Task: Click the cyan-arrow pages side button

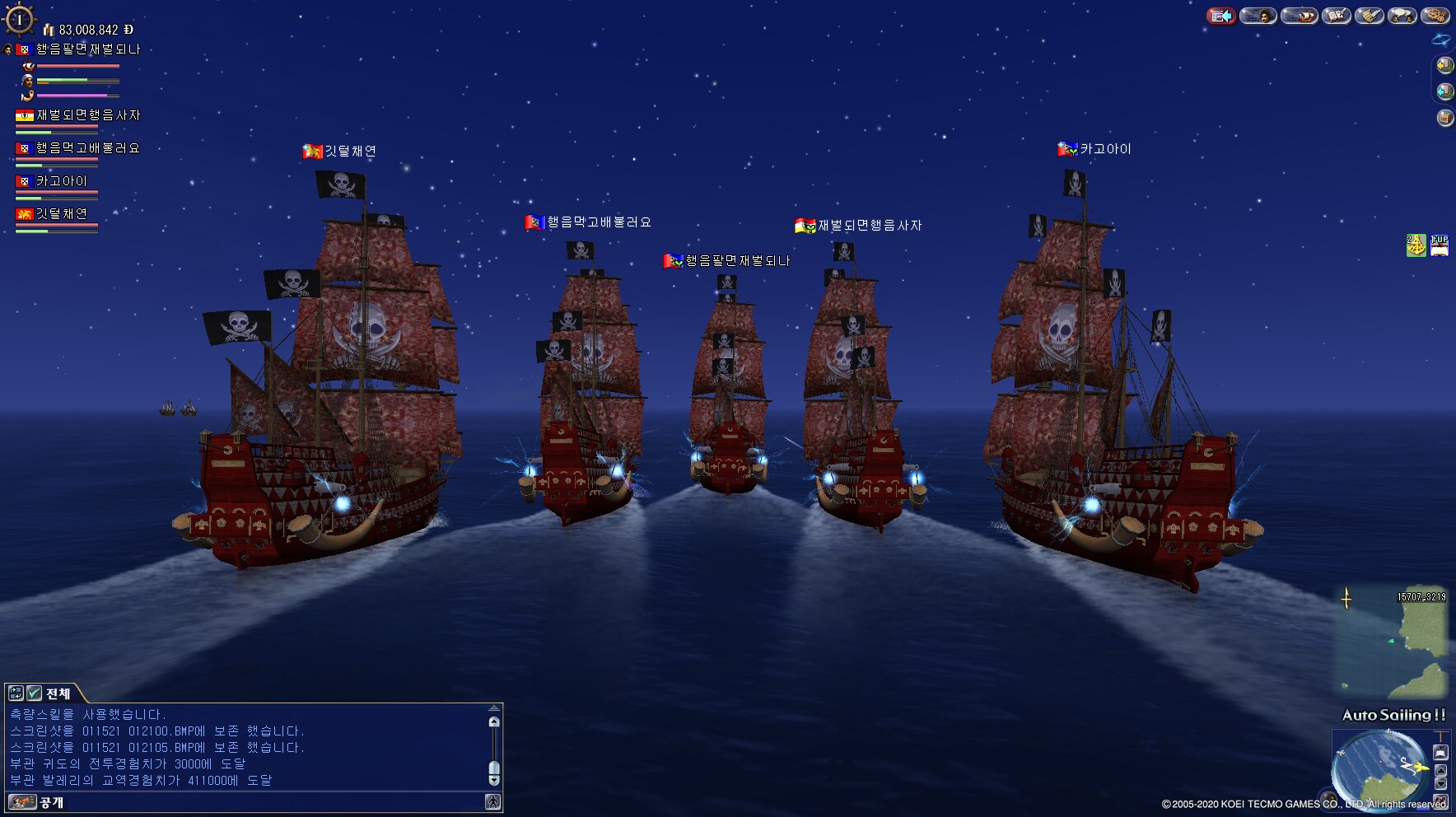Action: click(1444, 91)
